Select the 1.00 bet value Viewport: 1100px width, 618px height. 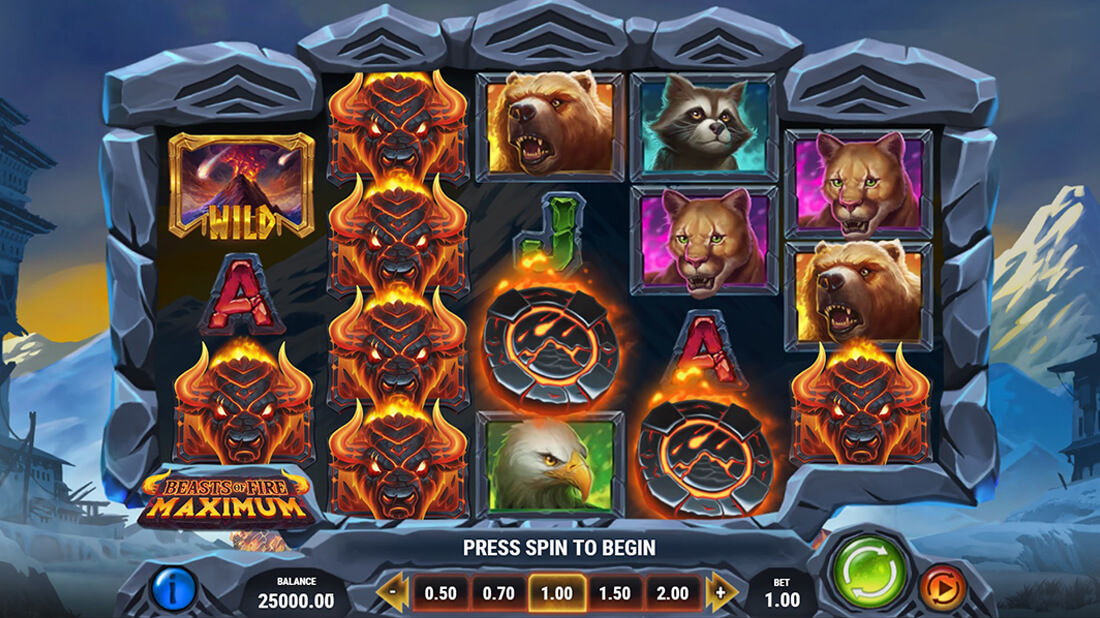coord(557,593)
